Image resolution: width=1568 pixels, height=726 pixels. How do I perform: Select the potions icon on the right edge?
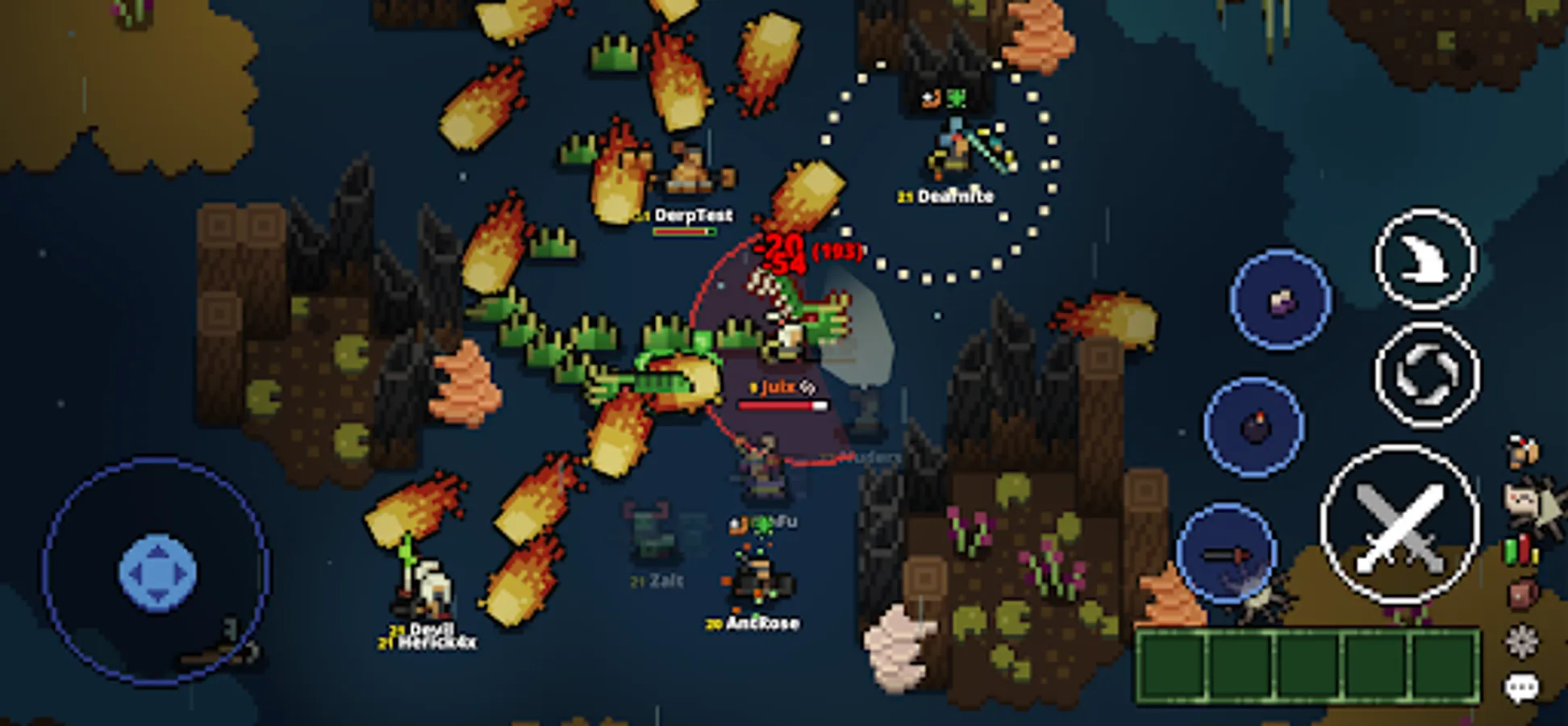[x=1520, y=551]
